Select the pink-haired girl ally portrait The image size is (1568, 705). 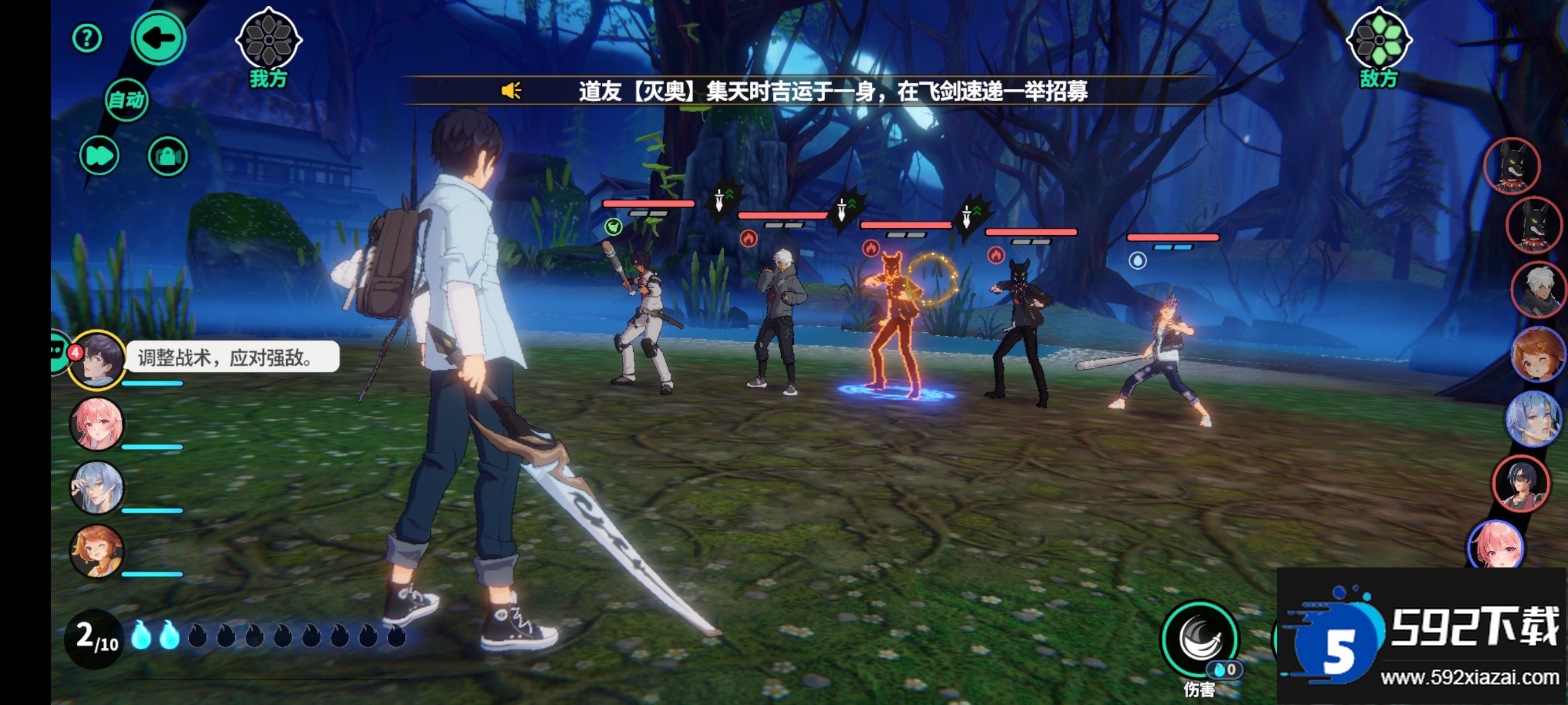pyautogui.click(x=97, y=424)
